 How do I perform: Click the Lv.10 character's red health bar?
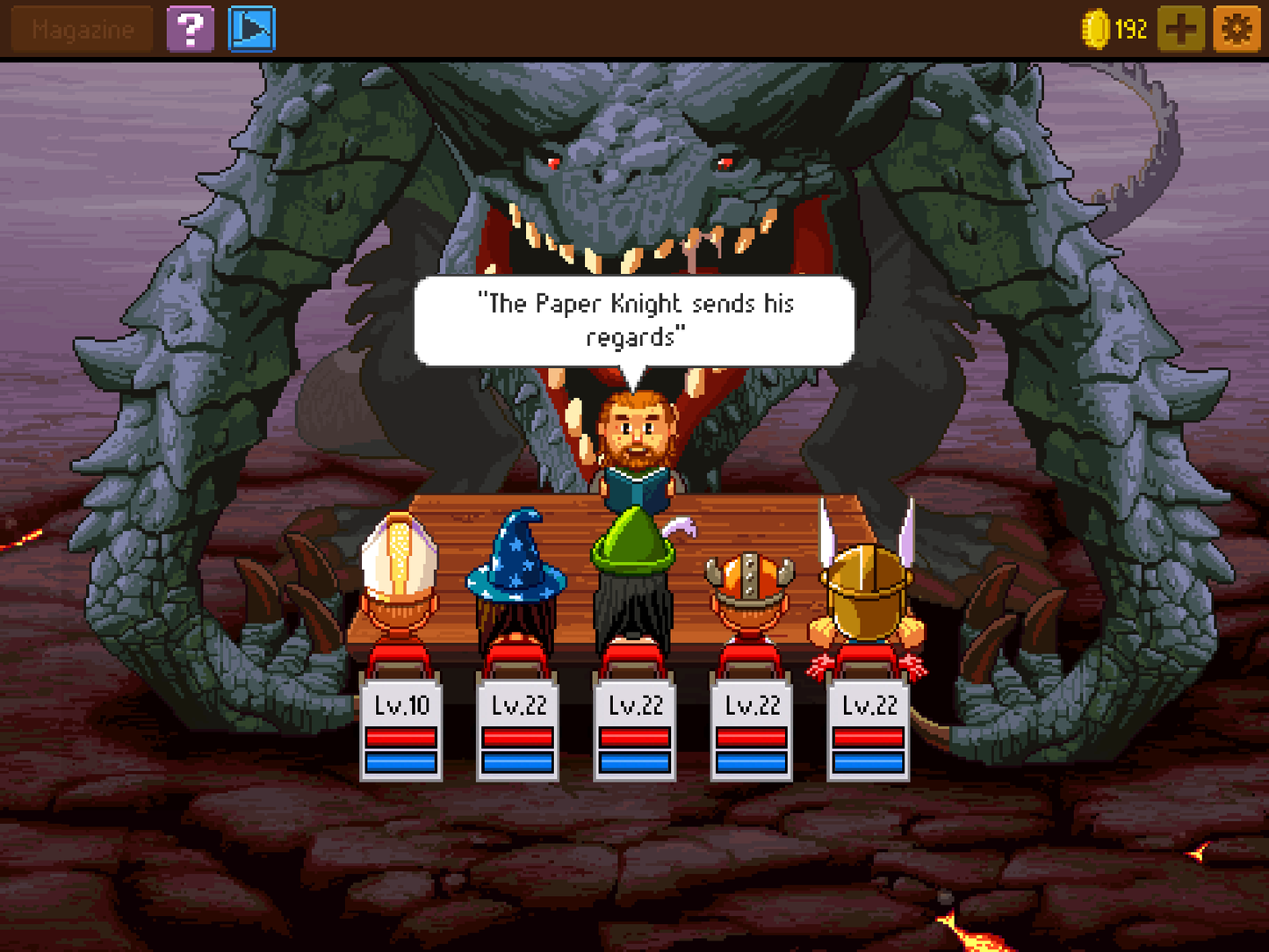400,738
